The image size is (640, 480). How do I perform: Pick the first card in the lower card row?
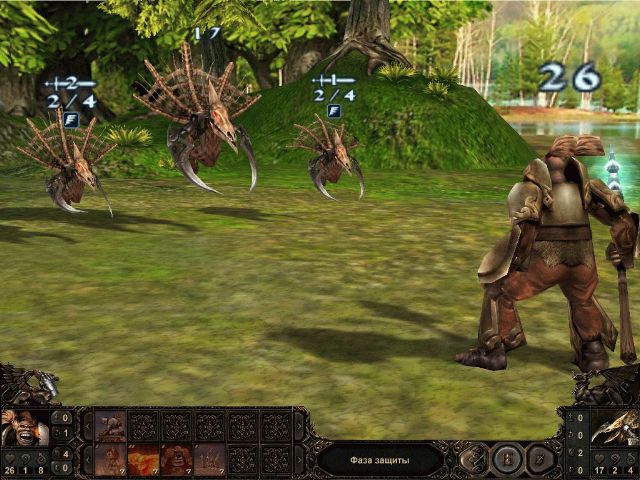pyautogui.click(x=110, y=458)
